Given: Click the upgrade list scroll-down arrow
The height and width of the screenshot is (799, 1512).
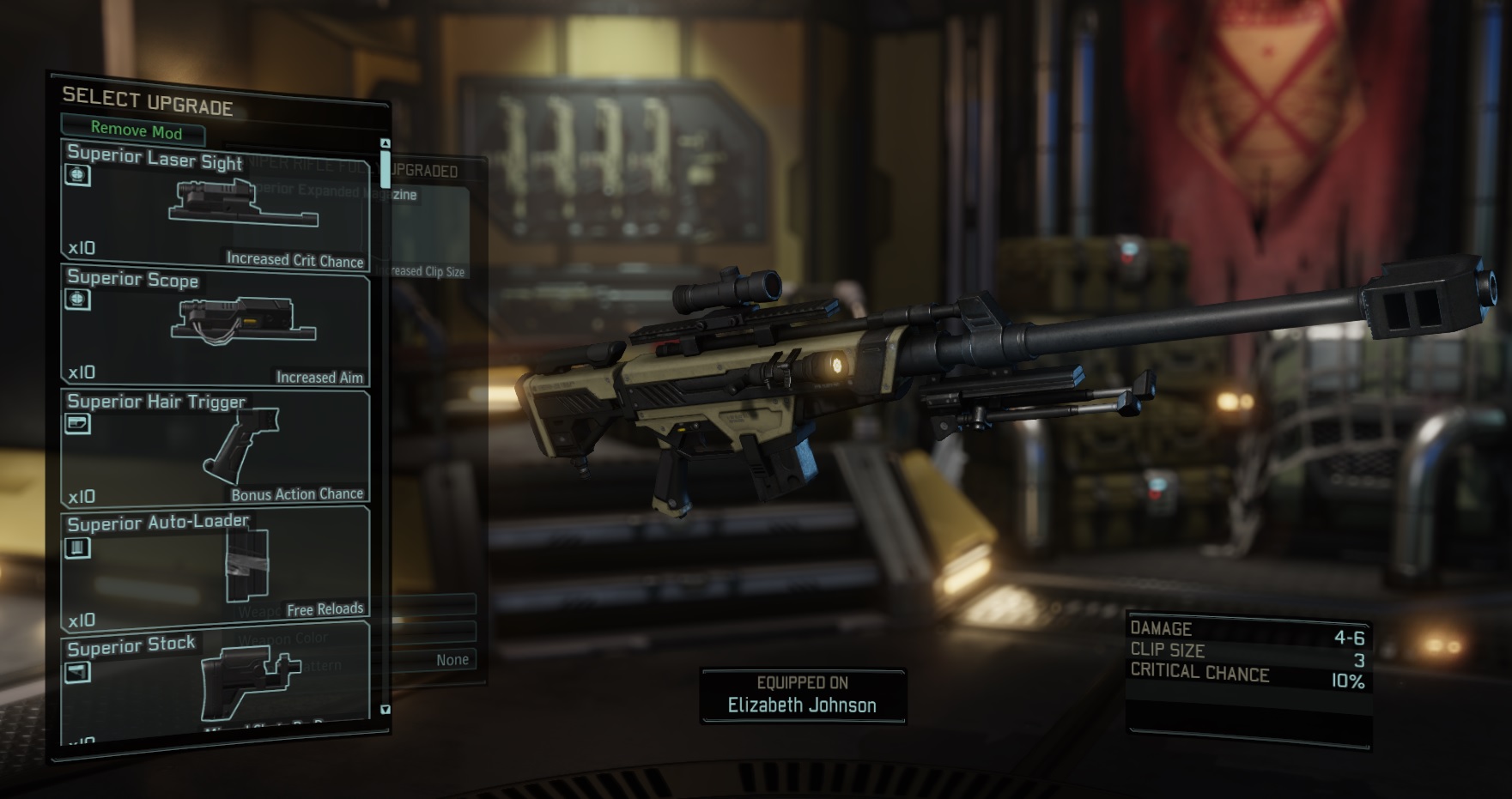Looking at the screenshot, I should (386, 710).
